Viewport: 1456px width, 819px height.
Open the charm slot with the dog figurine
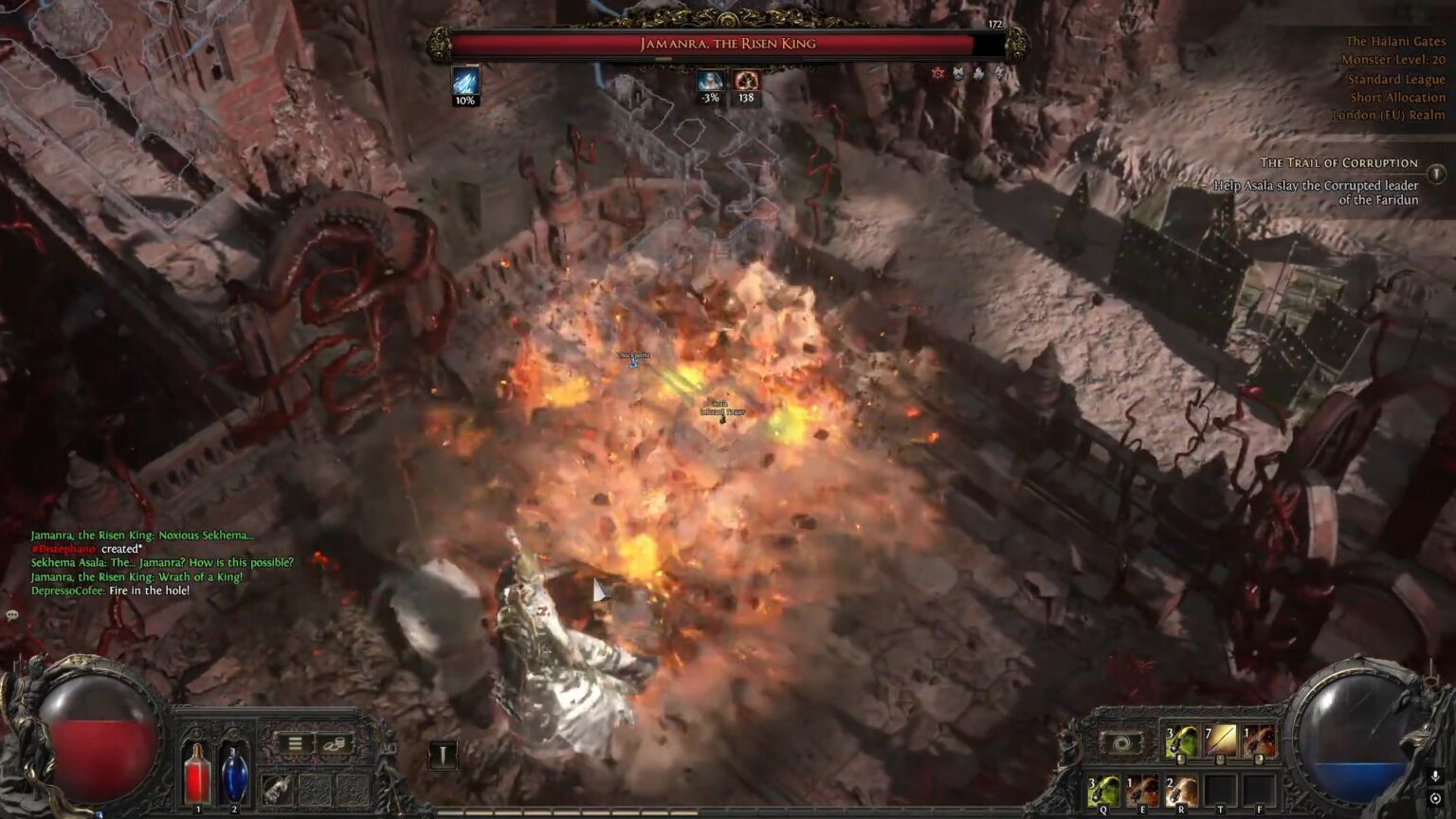[276, 790]
